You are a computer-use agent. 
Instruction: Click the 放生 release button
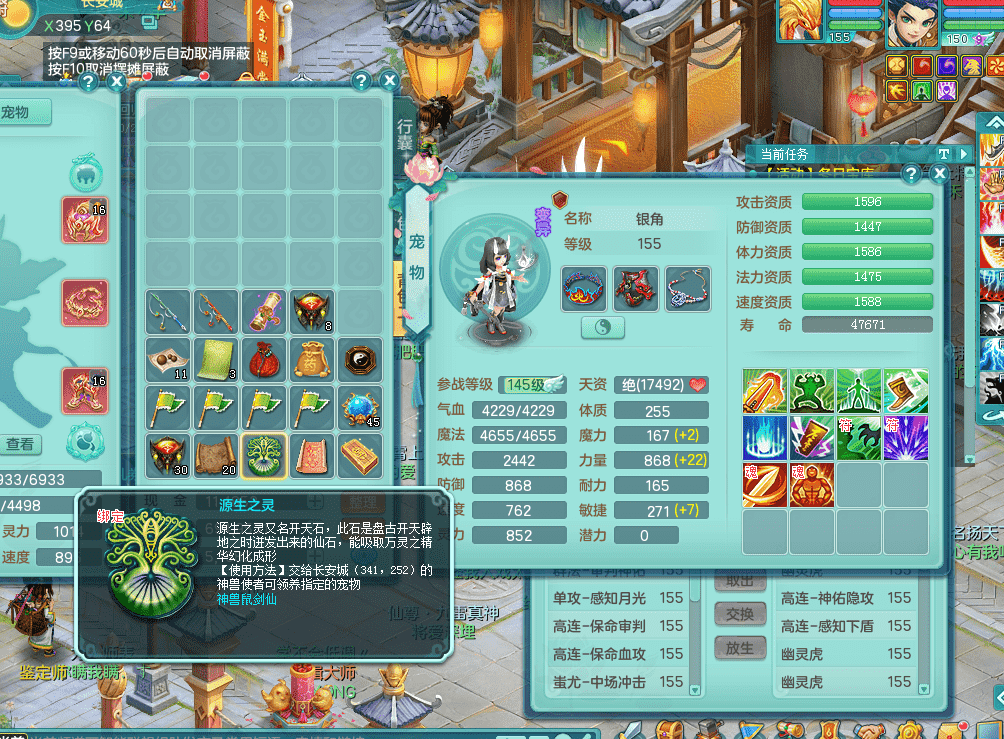740,647
